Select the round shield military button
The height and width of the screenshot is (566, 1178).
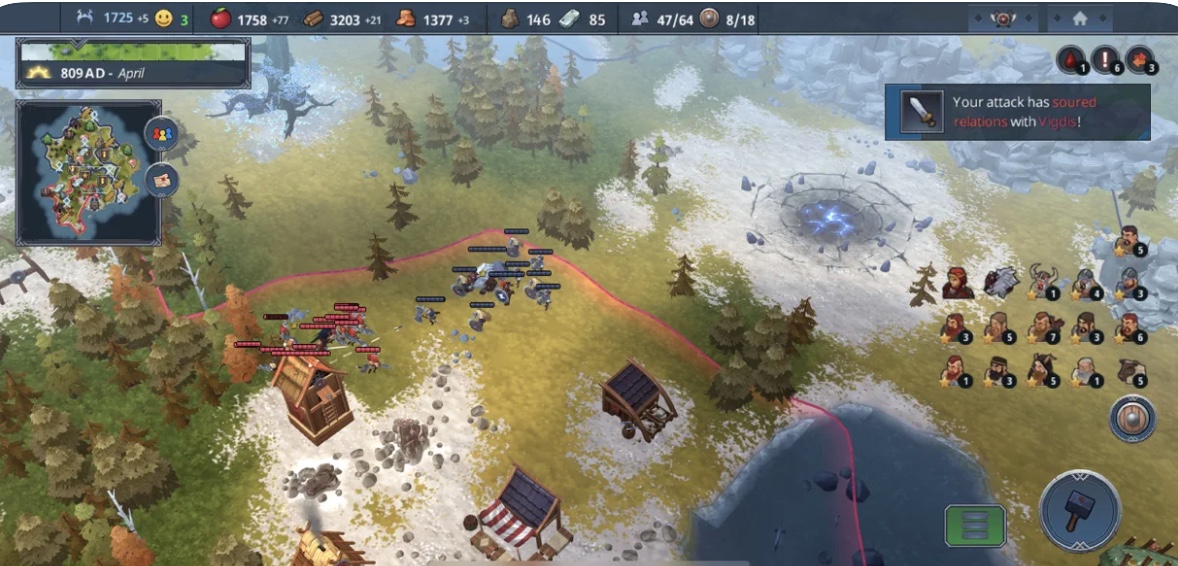[1132, 419]
